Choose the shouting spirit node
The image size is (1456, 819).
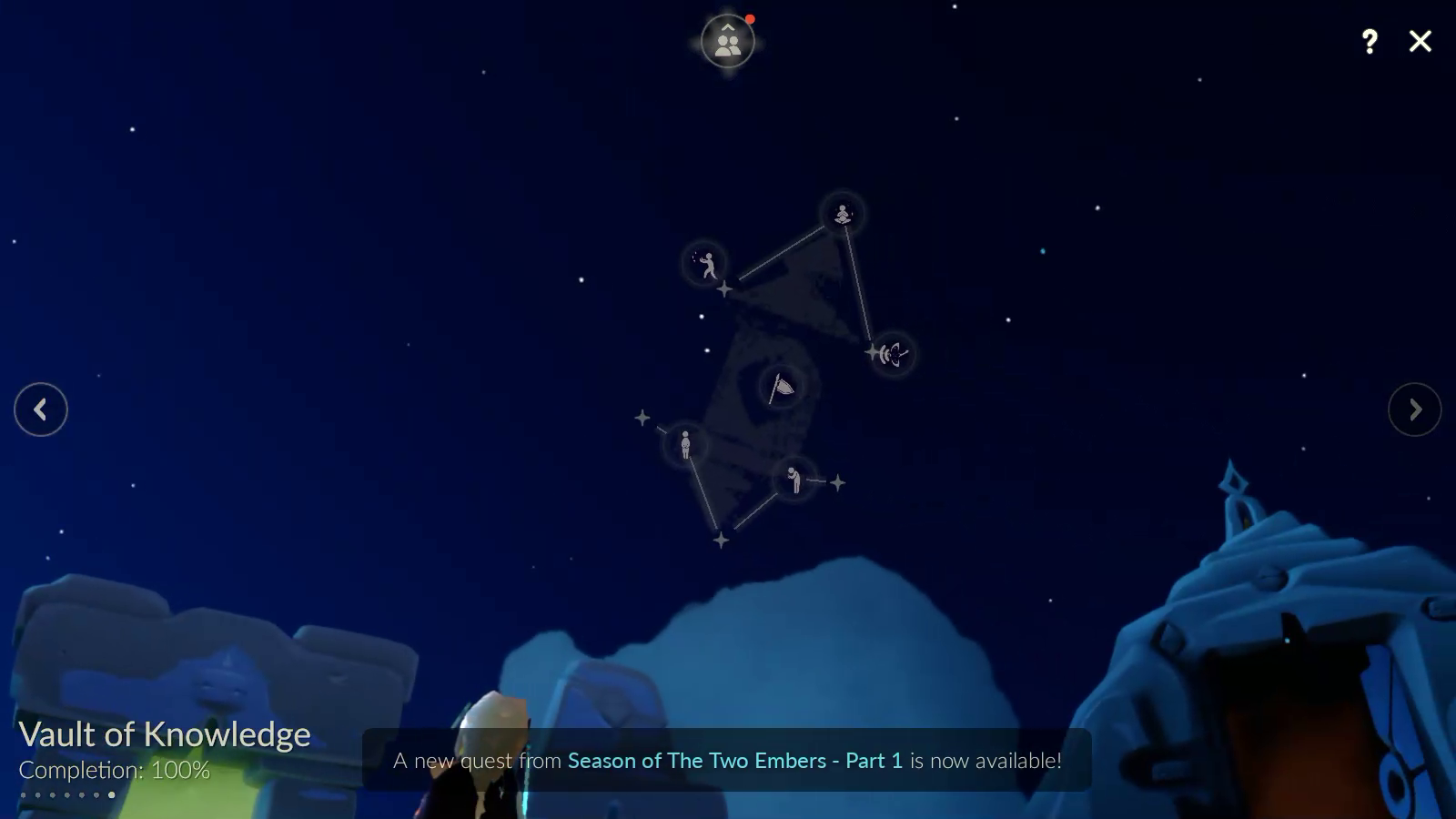click(x=893, y=353)
